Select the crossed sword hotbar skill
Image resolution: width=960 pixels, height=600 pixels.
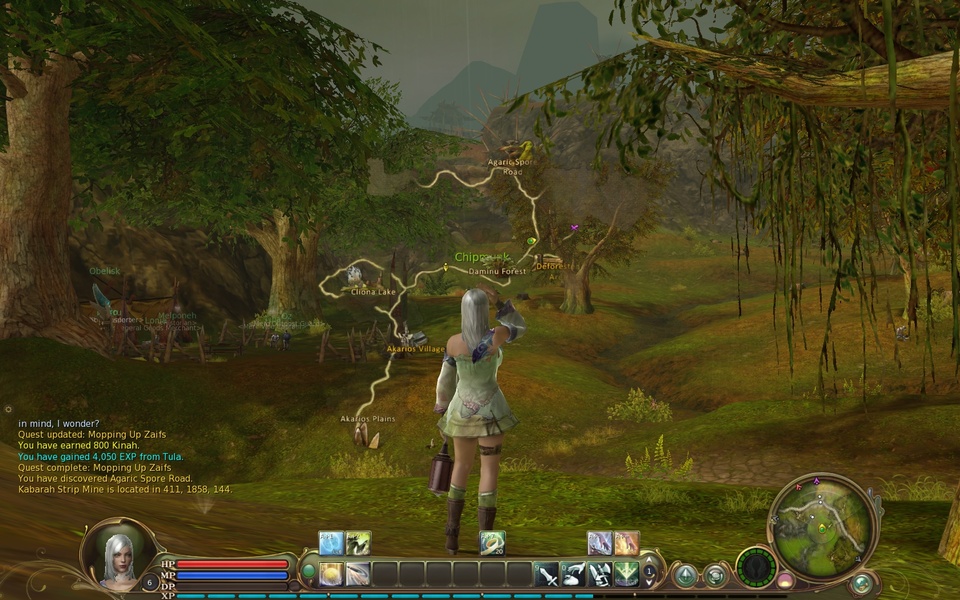(x=547, y=574)
